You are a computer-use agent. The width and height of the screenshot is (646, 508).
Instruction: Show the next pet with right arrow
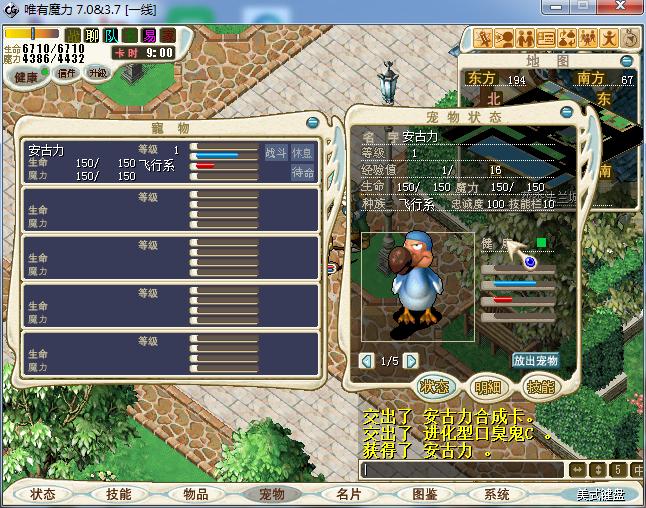(x=410, y=360)
